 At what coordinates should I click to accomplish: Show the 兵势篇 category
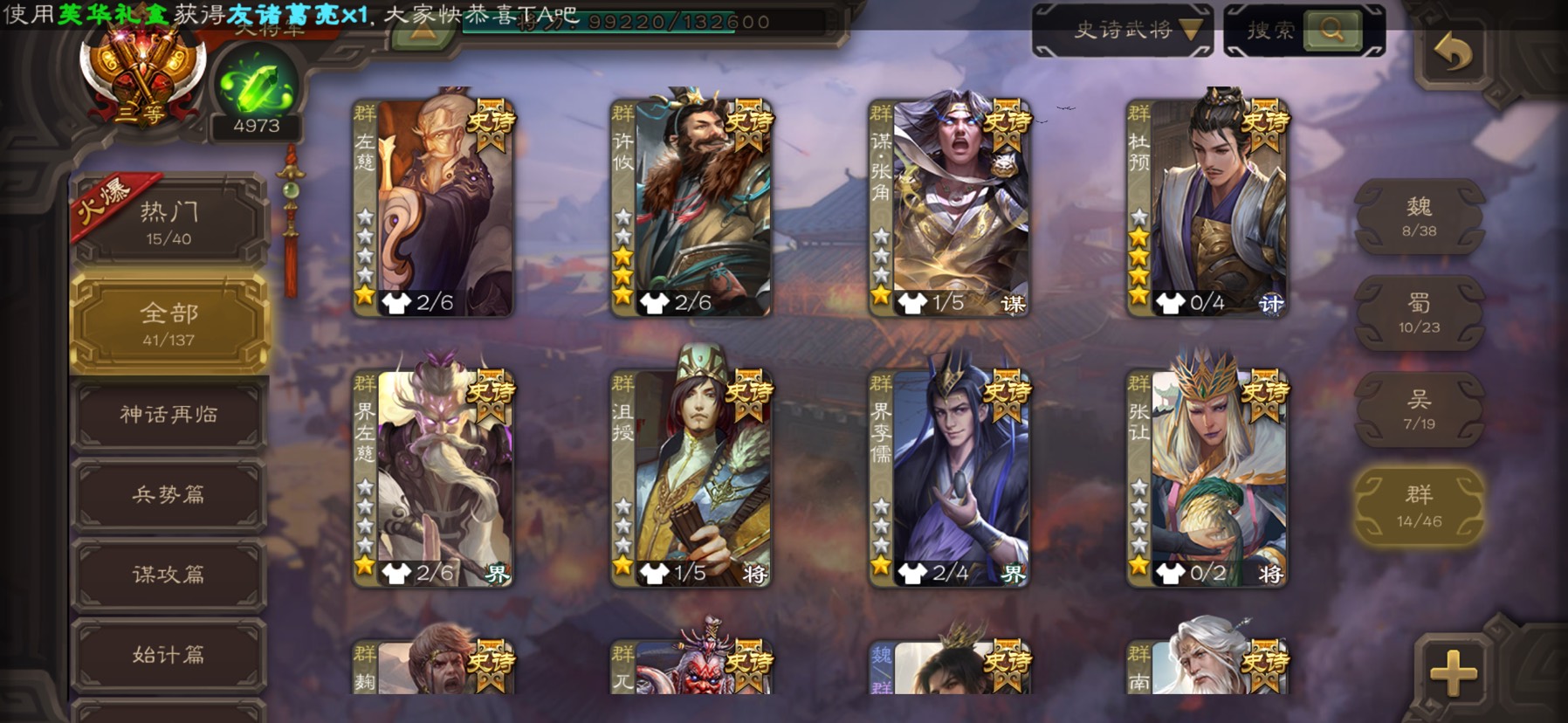pyautogui.click(x=168, y=494)
